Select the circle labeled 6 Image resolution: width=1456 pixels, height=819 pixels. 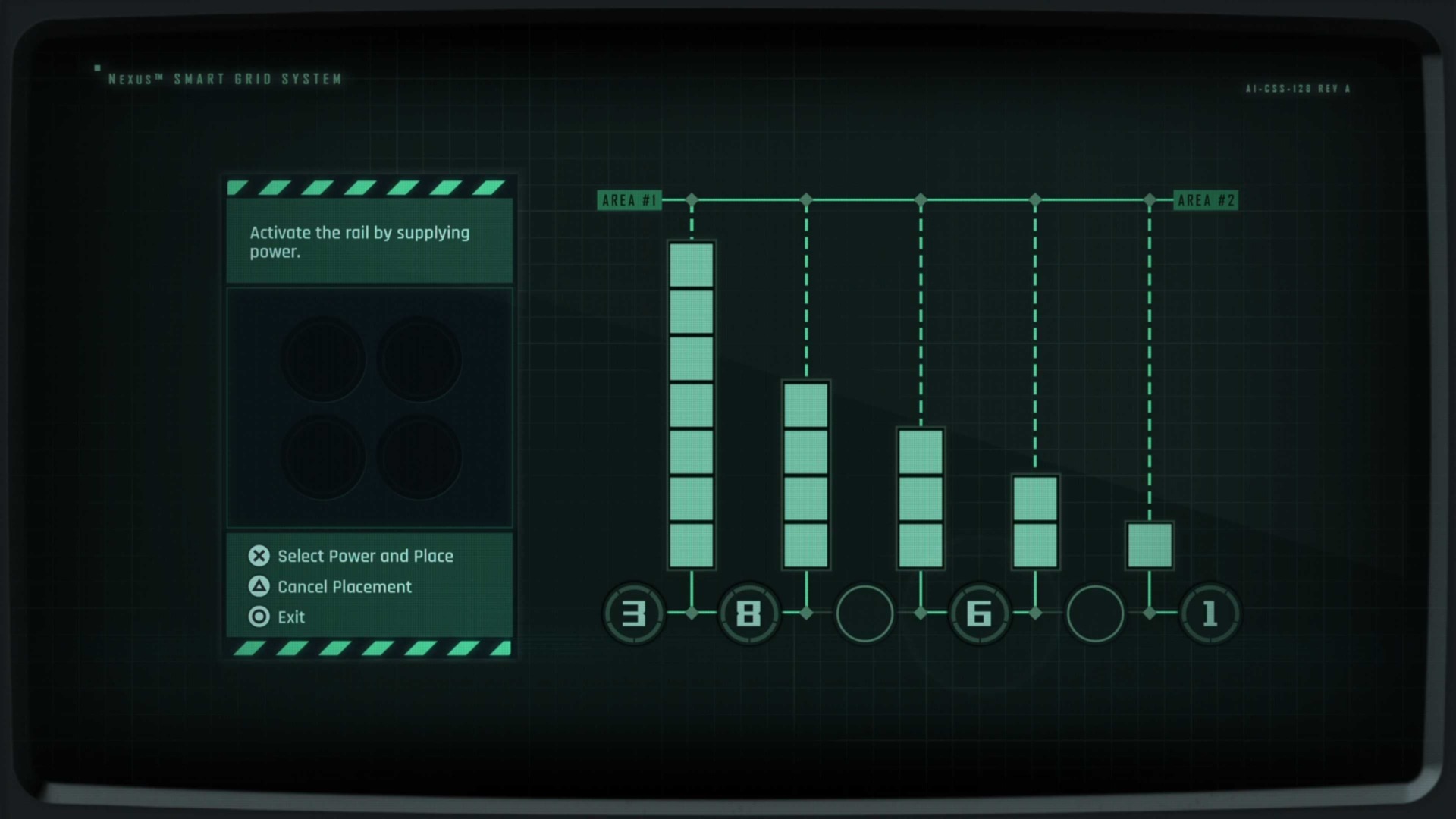[x=980, y=614]
